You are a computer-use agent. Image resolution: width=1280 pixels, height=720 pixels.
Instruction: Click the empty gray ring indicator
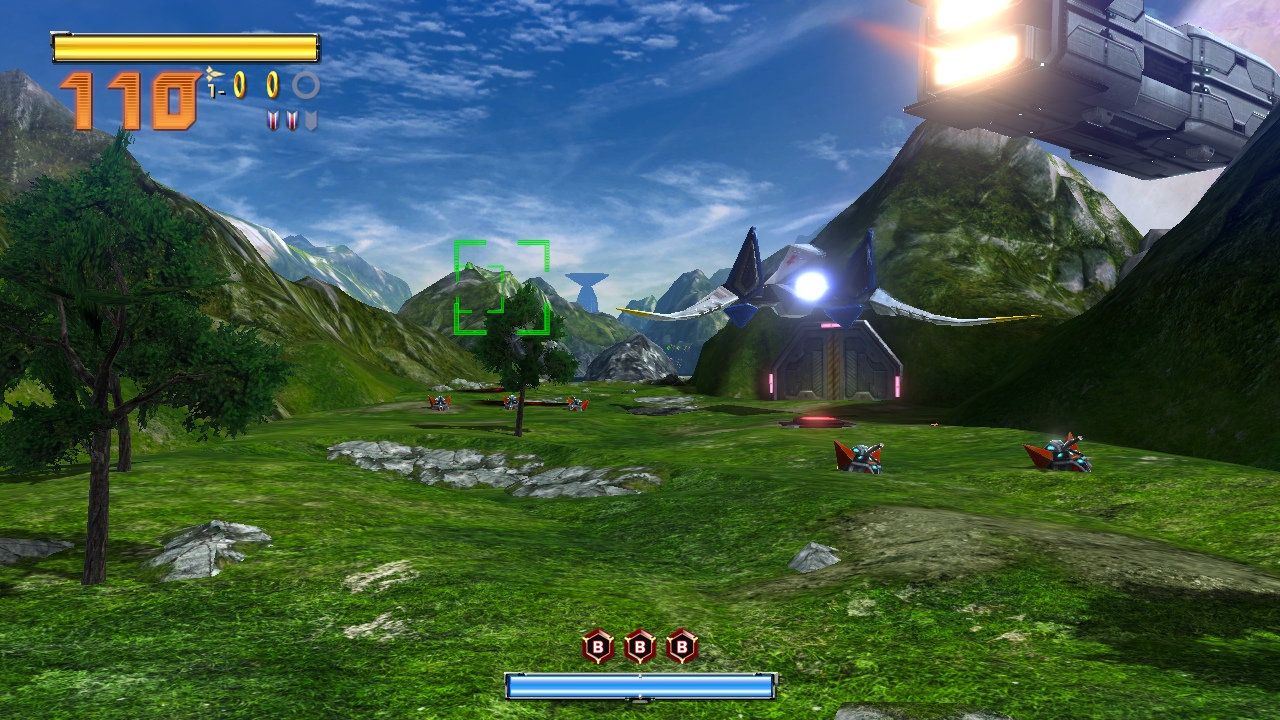(306, 85)
